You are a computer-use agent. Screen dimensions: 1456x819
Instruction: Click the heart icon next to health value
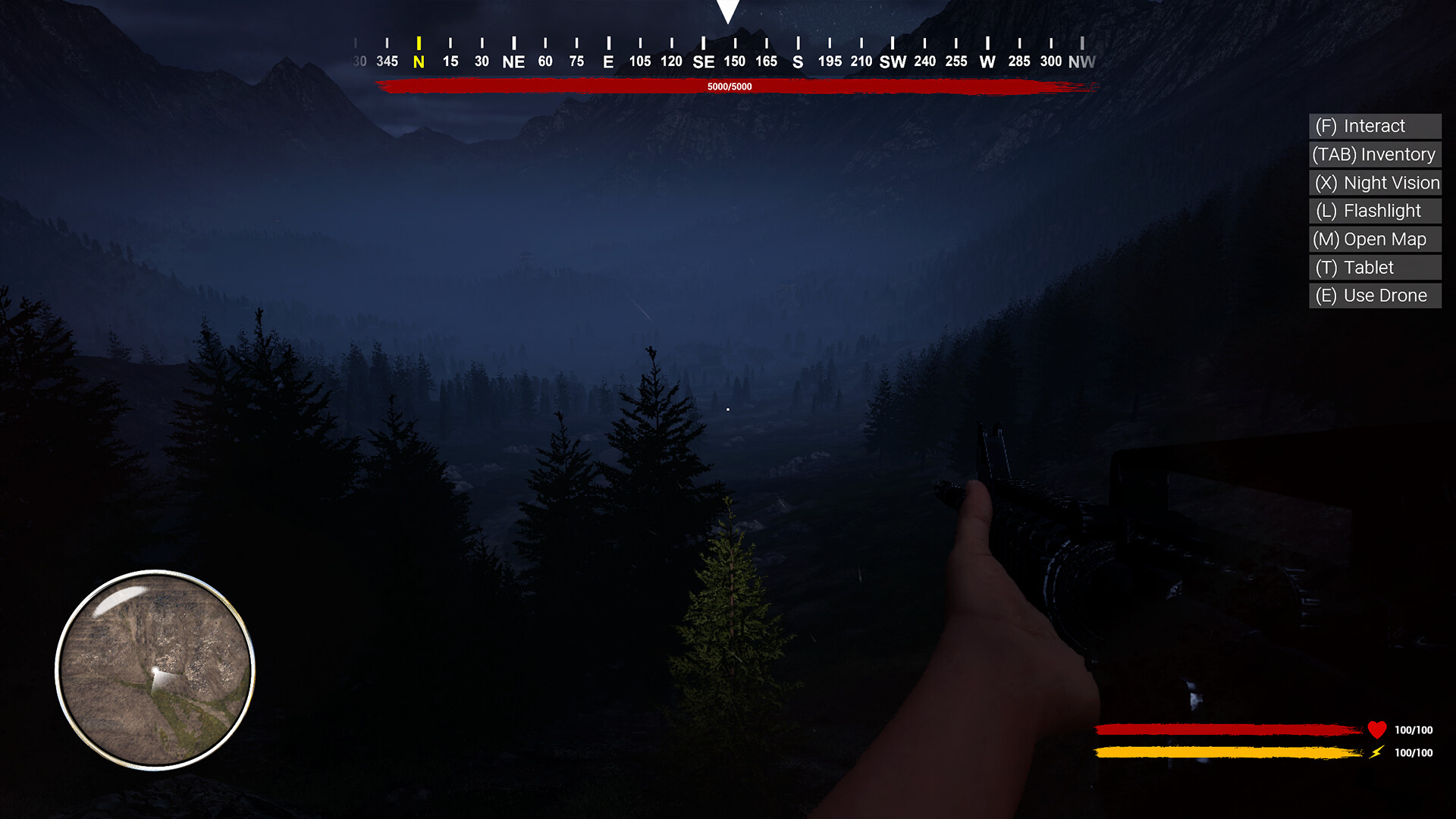tap(1379, 730)
